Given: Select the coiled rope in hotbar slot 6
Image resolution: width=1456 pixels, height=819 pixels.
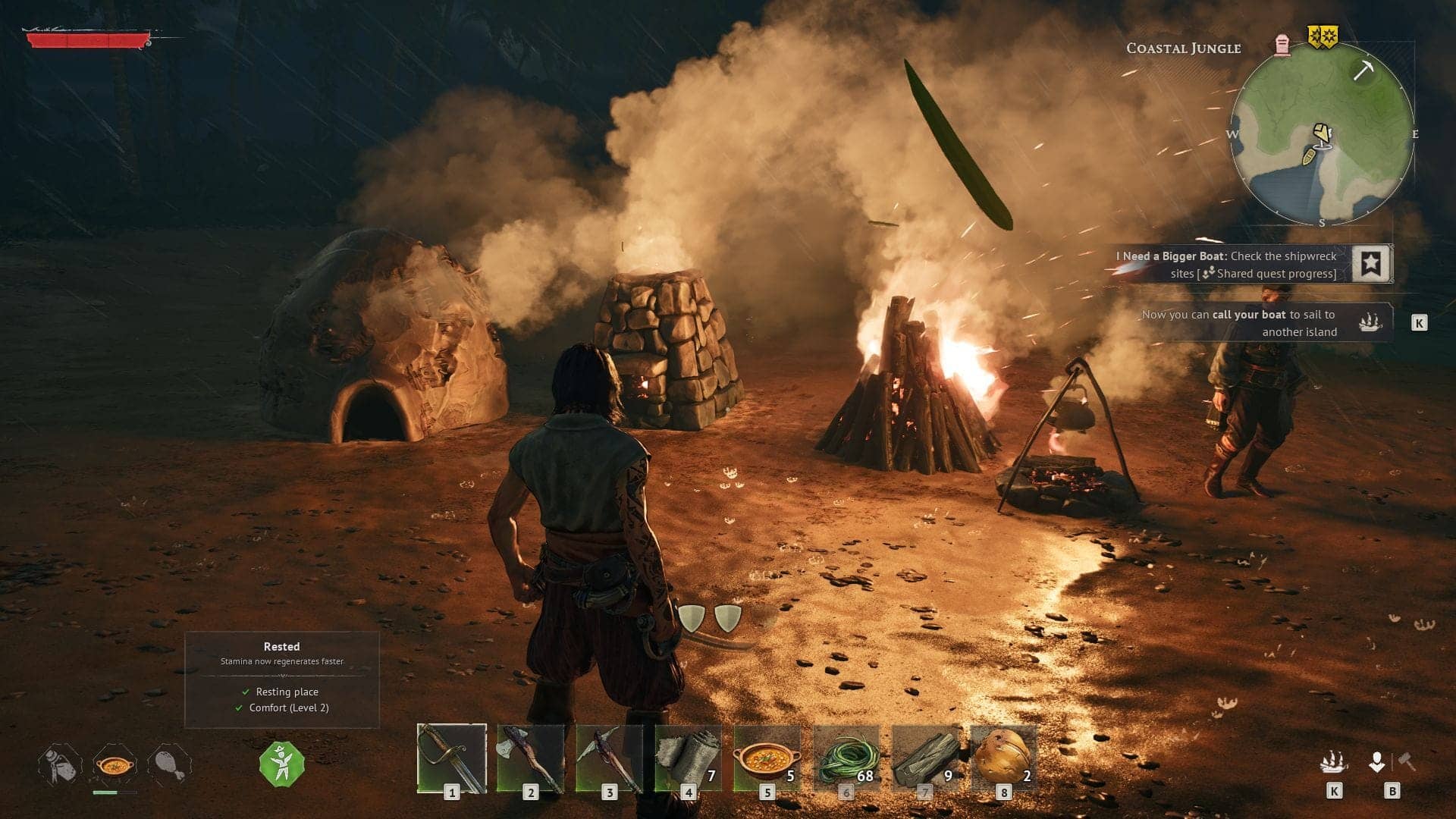Looking at the screenshot, I should click(x=849, y=758).
